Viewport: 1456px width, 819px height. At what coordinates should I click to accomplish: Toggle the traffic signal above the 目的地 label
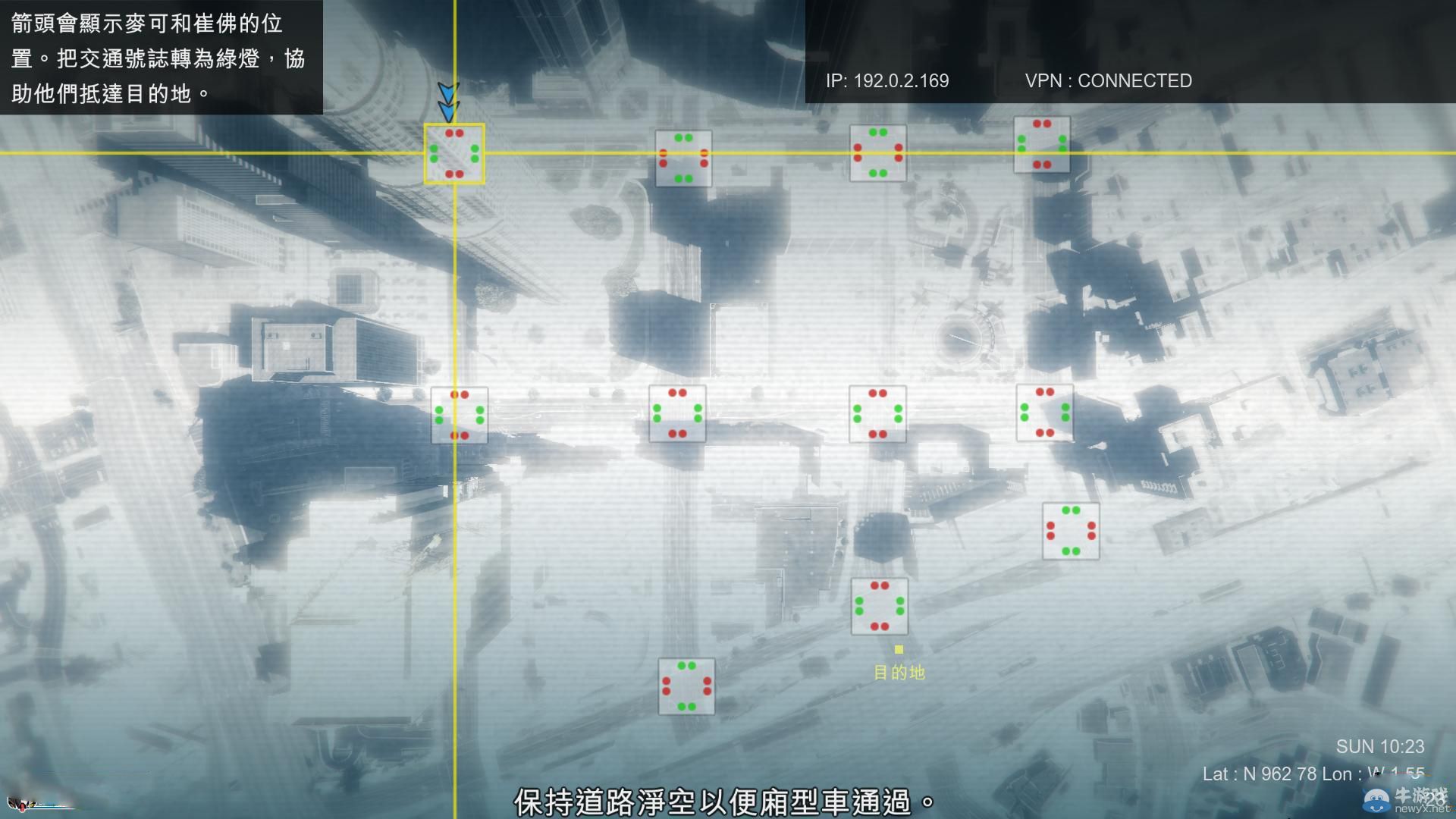(880, 607)
